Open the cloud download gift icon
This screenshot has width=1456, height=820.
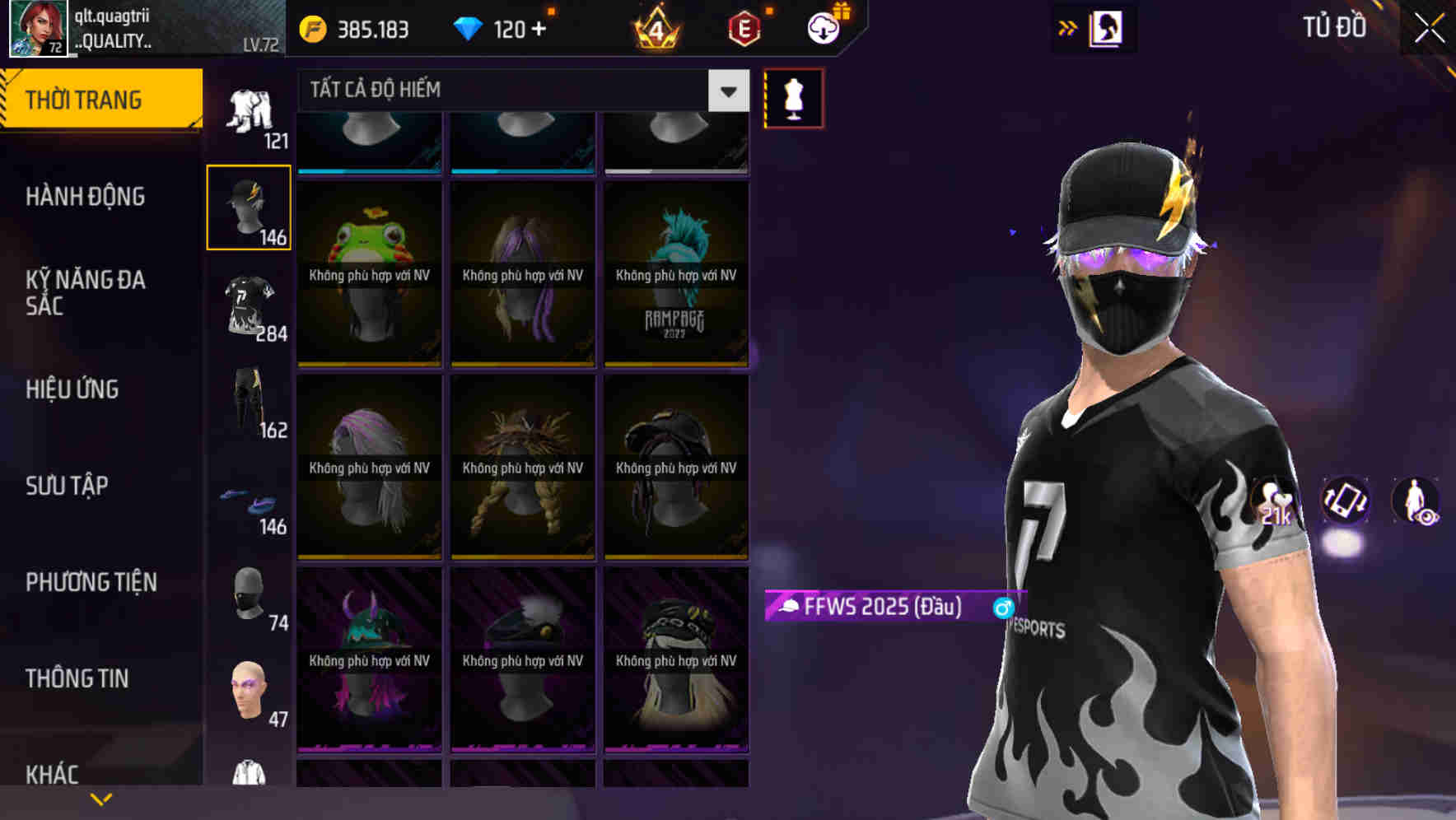pos(823,27)
